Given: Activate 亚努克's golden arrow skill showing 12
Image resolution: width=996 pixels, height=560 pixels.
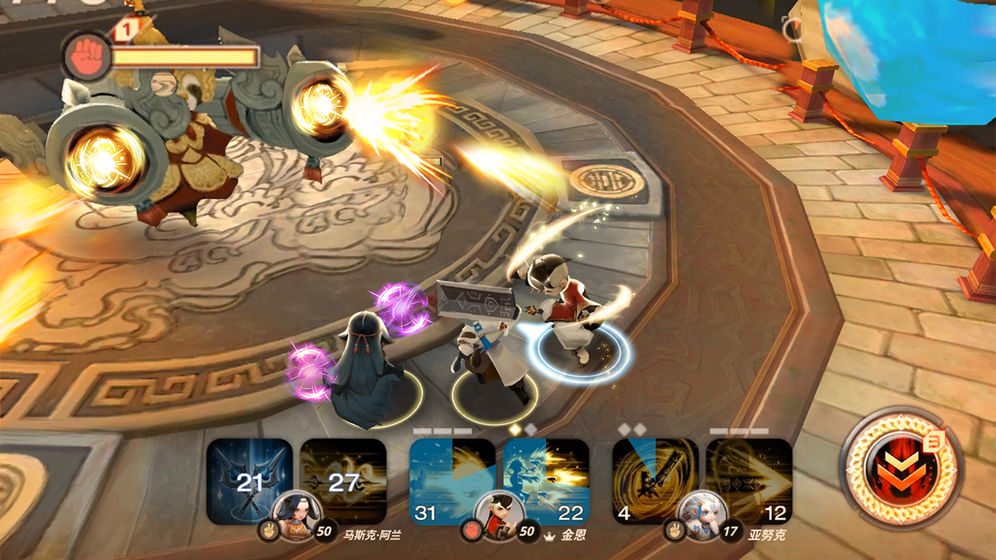Looking at the screenshot, I should point(749,481).
